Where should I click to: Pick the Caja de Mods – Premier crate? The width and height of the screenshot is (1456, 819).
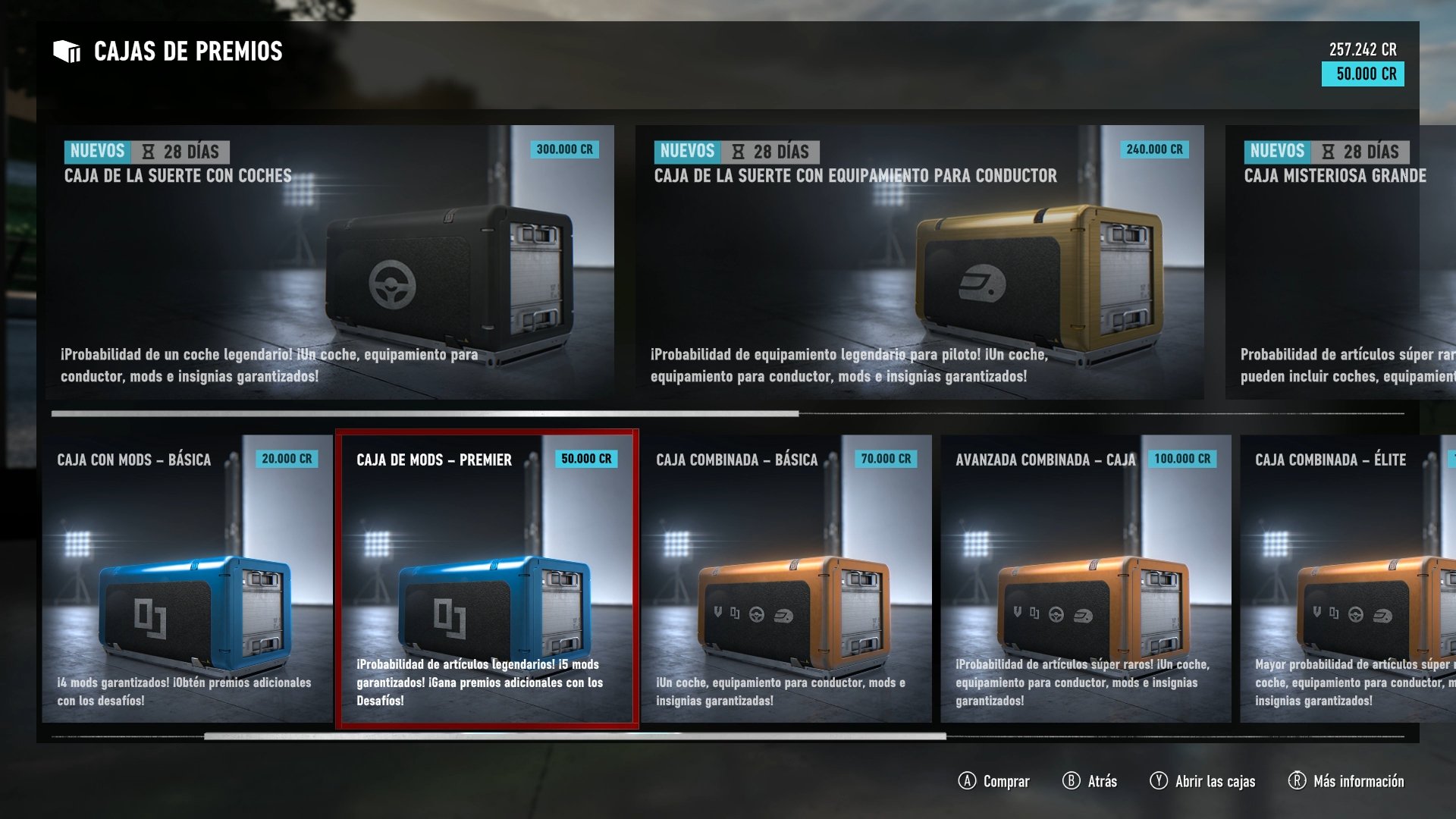(487, 578)
